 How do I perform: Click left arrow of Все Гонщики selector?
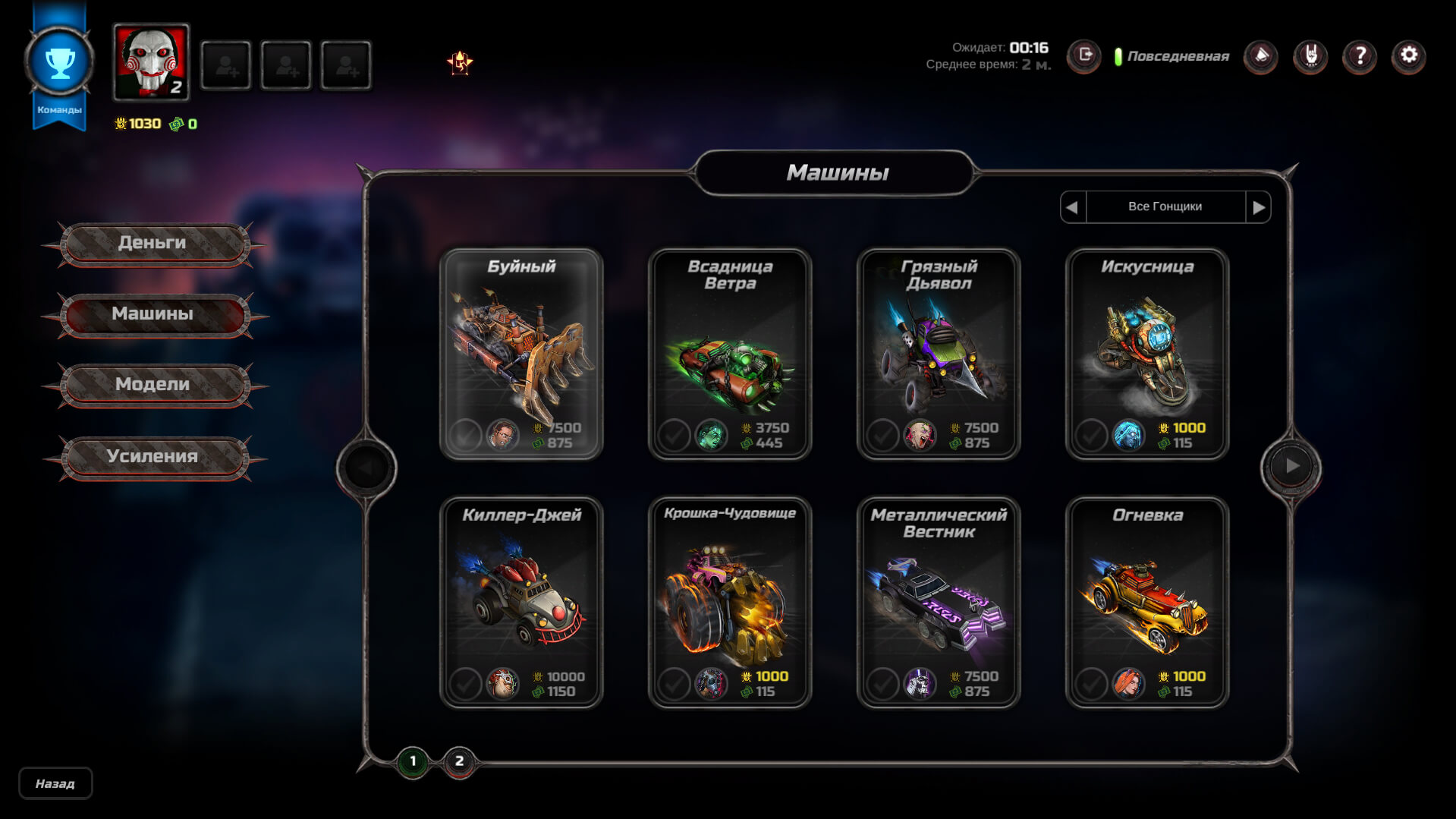point(1072,206)
